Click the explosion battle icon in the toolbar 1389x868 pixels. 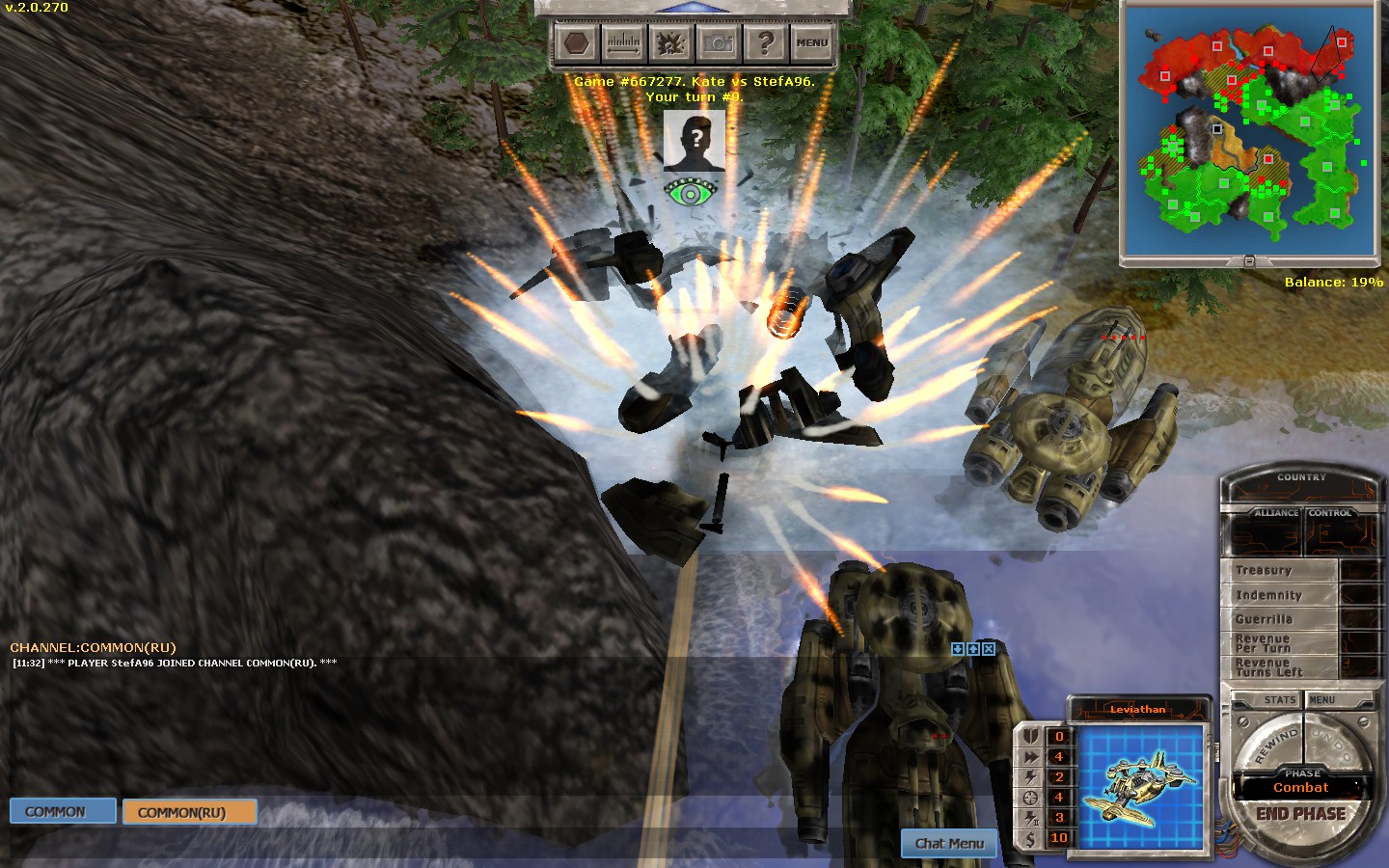[668, 43]
